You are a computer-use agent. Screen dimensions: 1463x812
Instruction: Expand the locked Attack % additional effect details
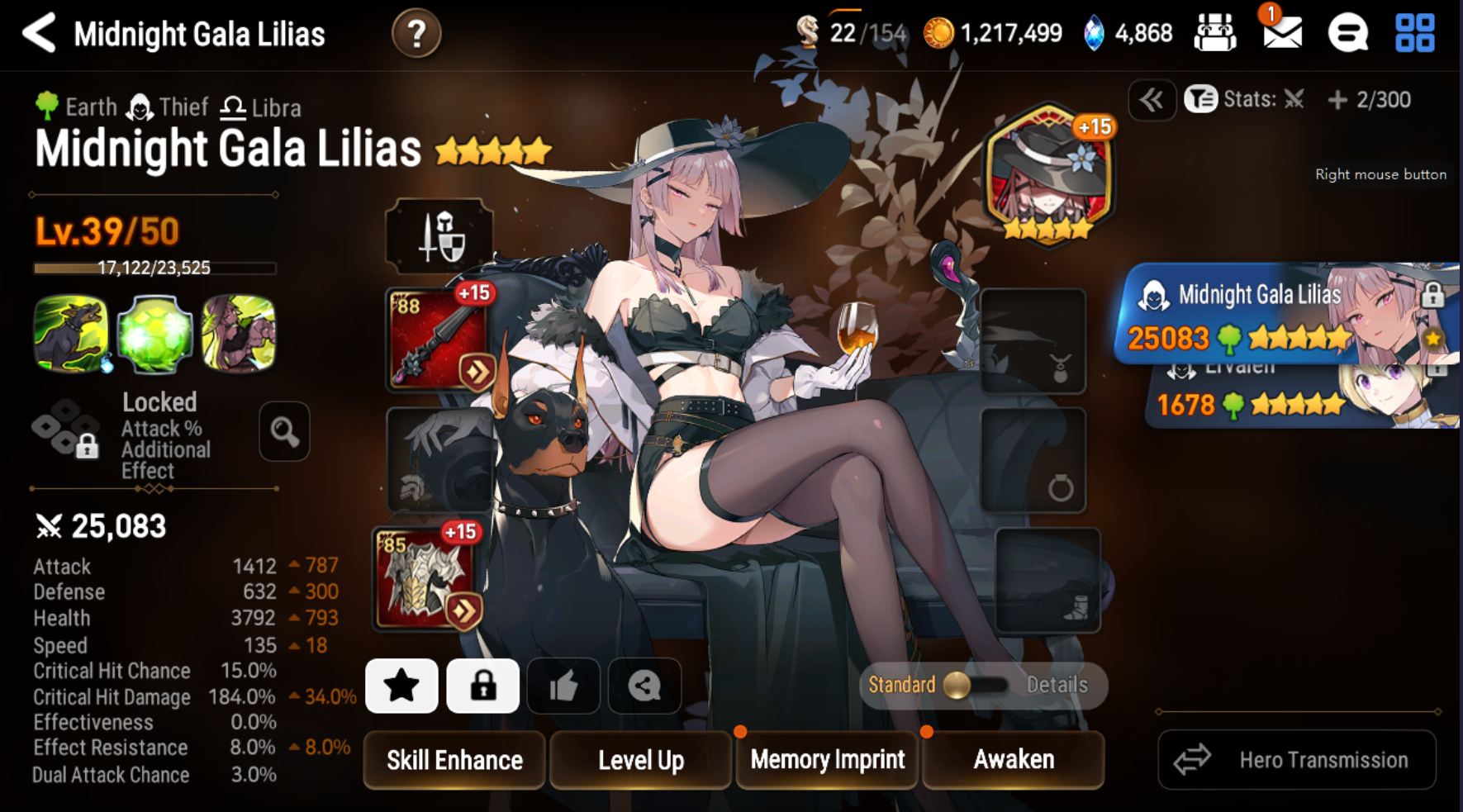pos(284,432)
